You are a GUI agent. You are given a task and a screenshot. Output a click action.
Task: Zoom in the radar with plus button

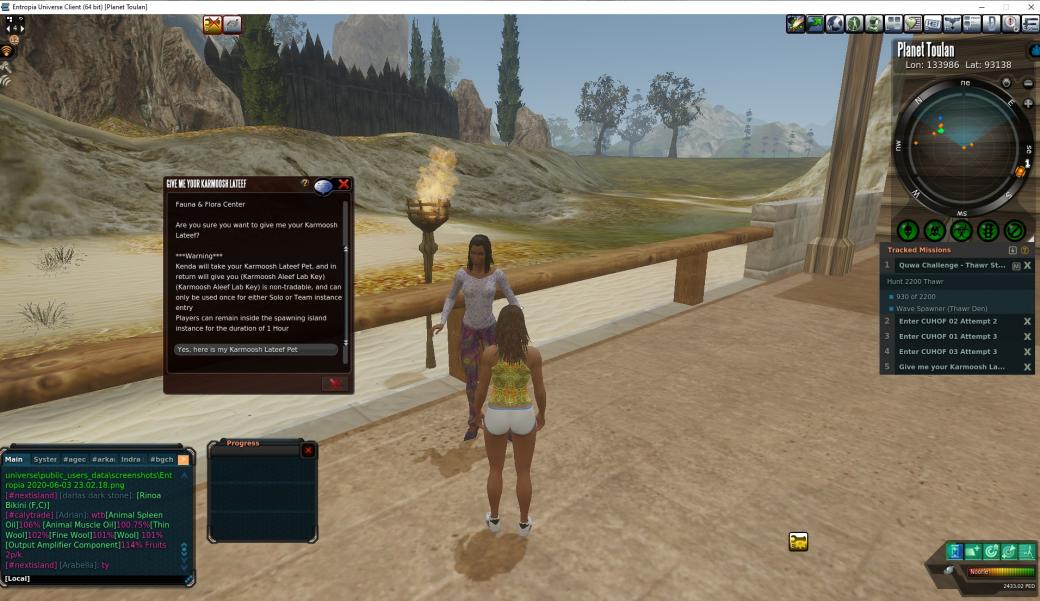[x=1028, y=104]
